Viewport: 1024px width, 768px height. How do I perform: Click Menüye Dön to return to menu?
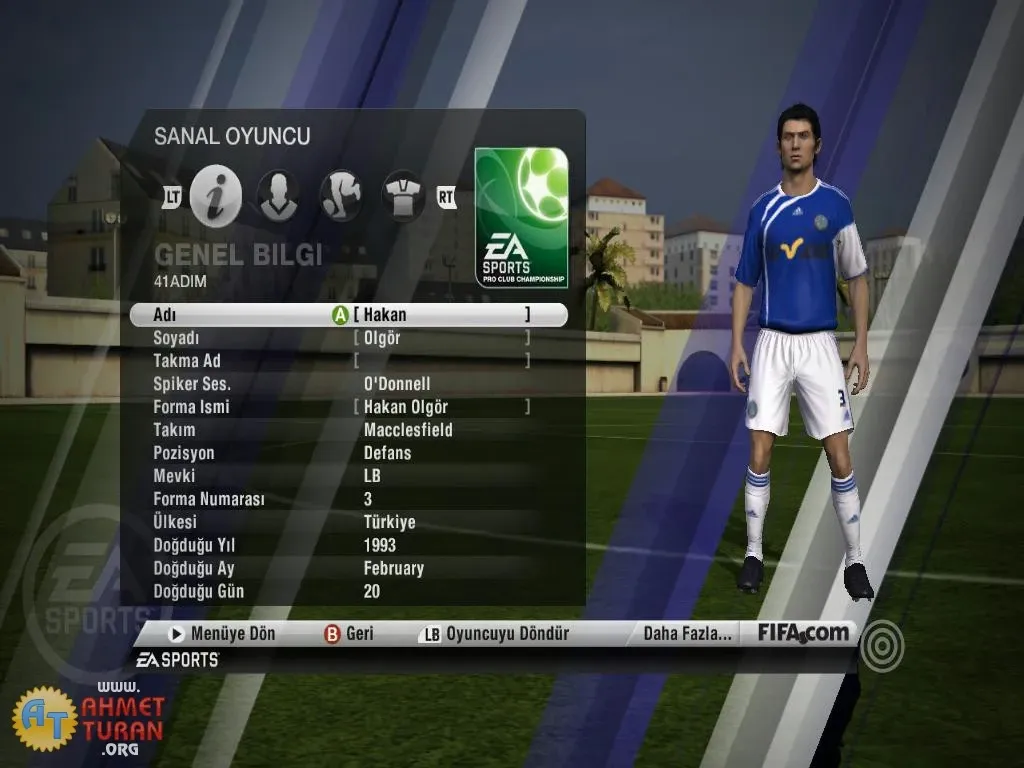[x=222, y=633]
